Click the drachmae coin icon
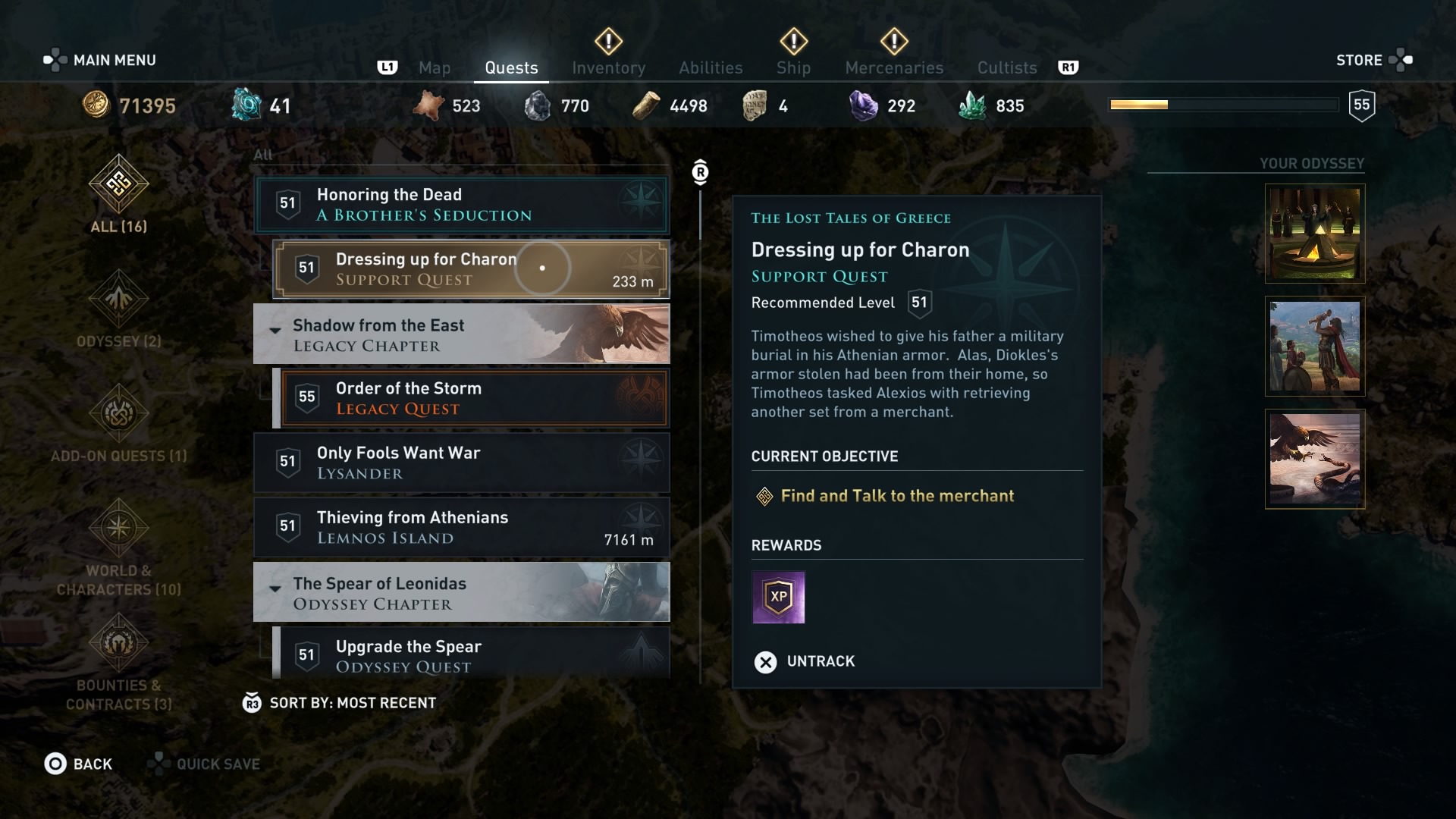The image size is (1456, 819). (x=96, y=105)
